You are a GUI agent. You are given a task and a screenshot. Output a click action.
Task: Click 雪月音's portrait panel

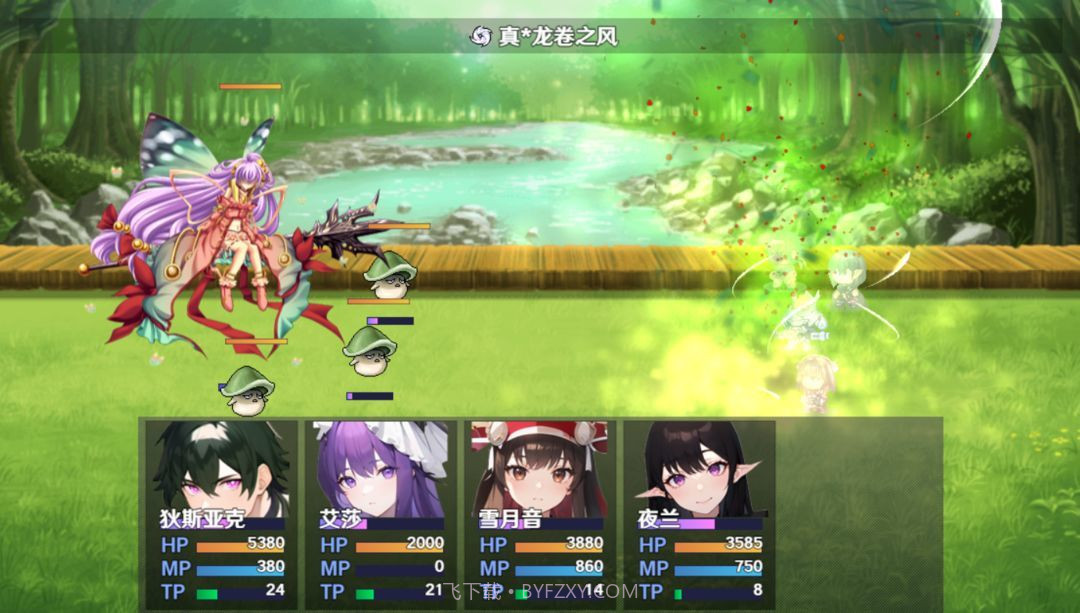[540, 512]
